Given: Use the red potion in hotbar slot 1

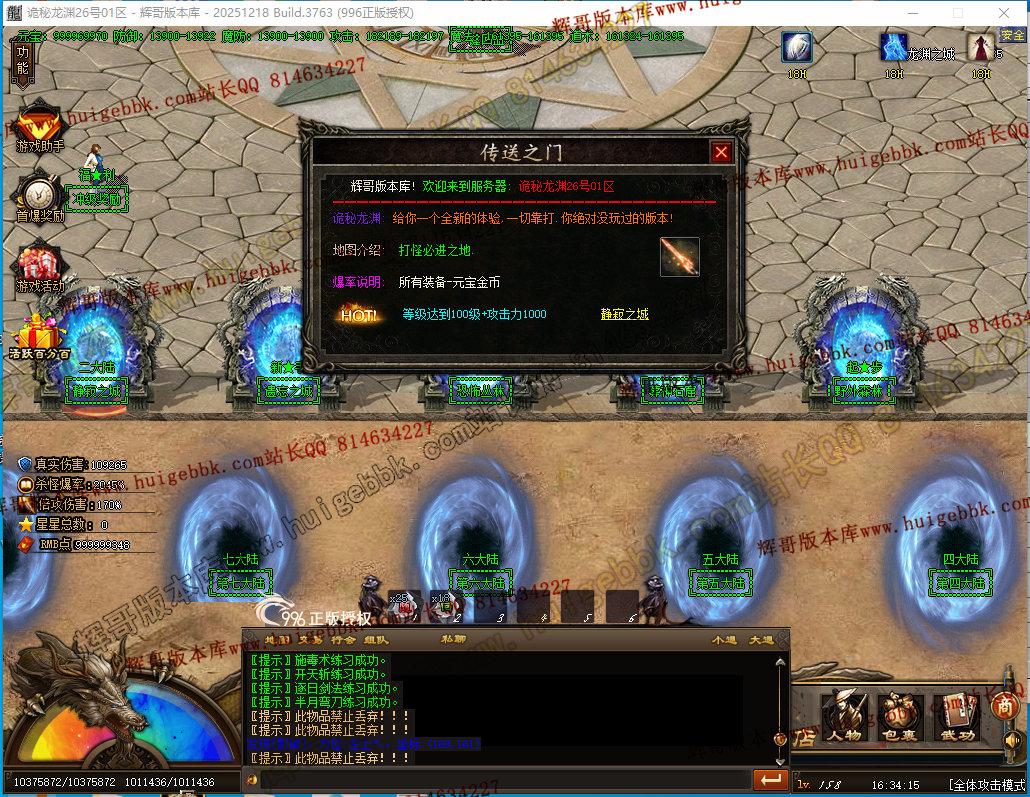Looking at the screenshot, I should pyautogui.click(x=405, y=606).
